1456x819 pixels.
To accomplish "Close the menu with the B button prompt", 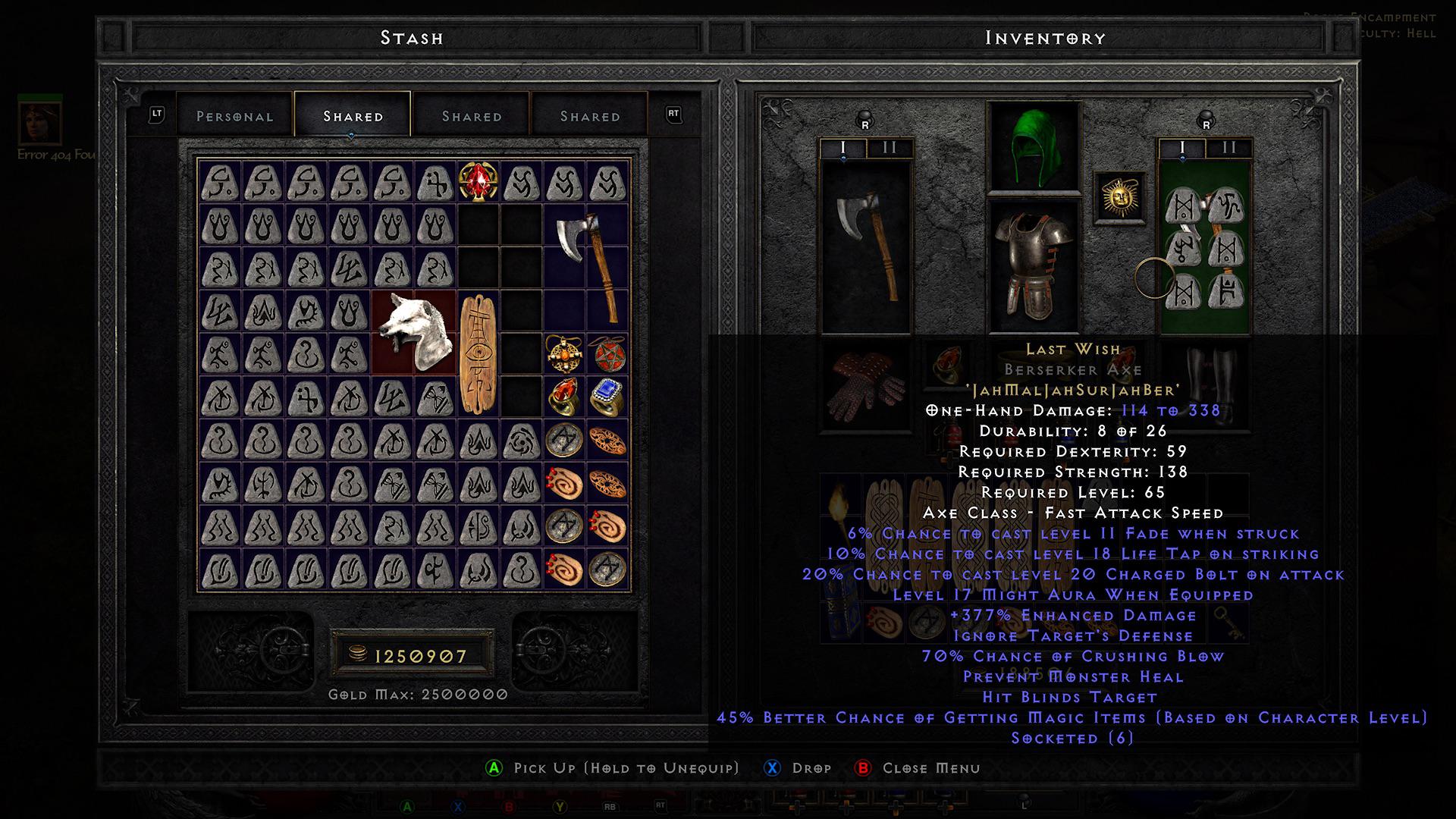I will pyautogui.click(x=862, y=768).
